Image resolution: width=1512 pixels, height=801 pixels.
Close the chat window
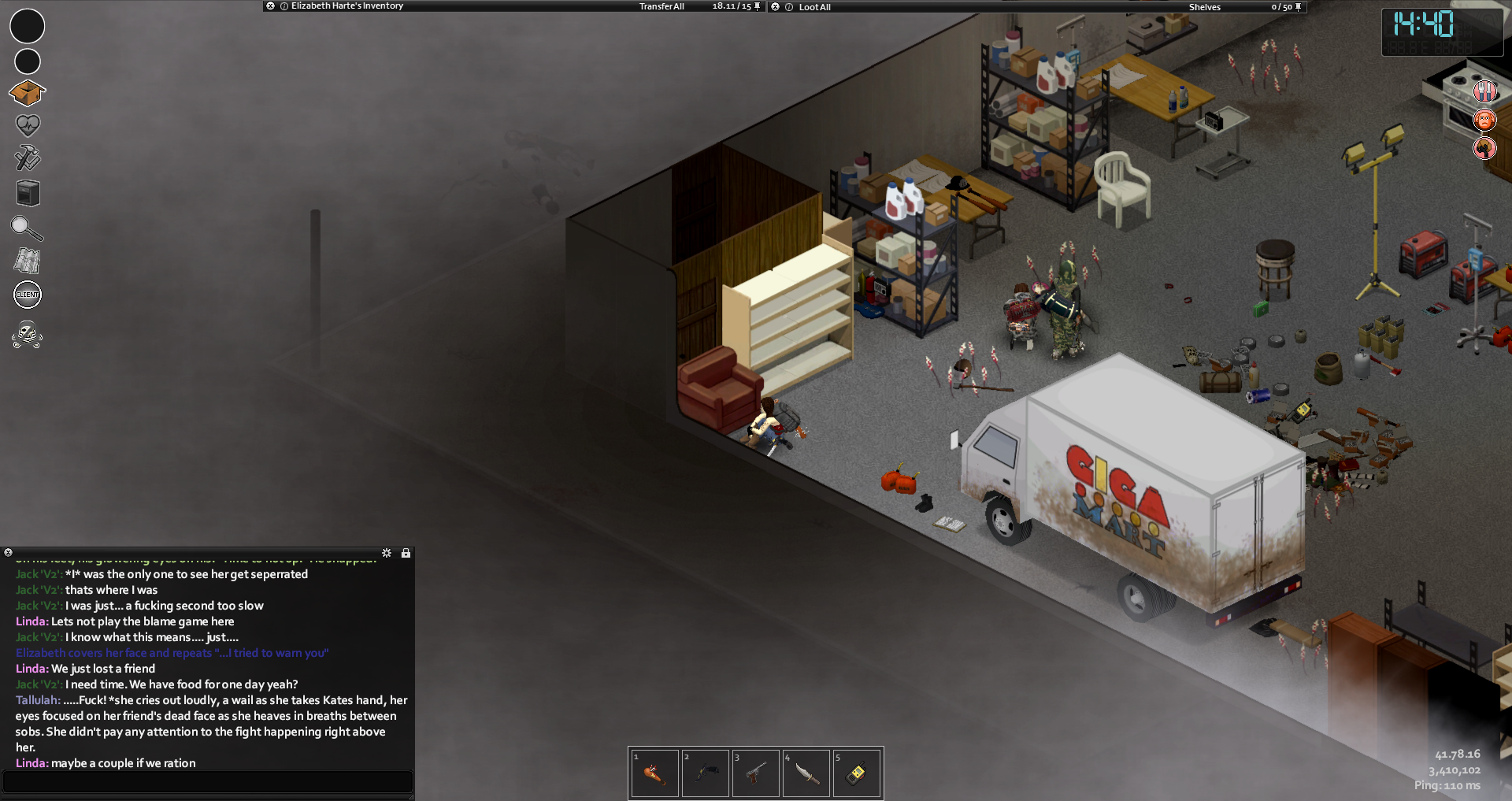(8, 553)
